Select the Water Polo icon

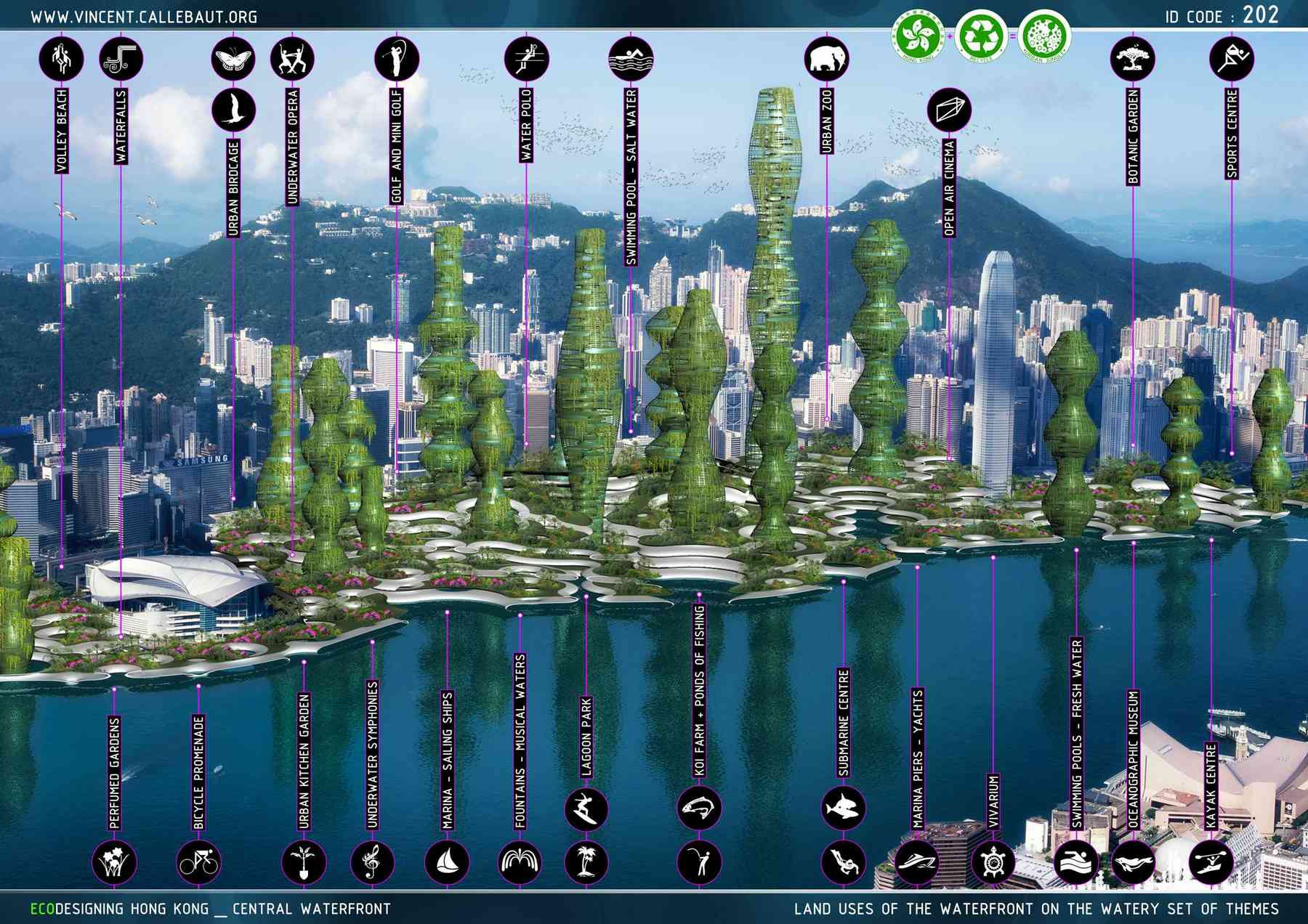coord(526,58)
